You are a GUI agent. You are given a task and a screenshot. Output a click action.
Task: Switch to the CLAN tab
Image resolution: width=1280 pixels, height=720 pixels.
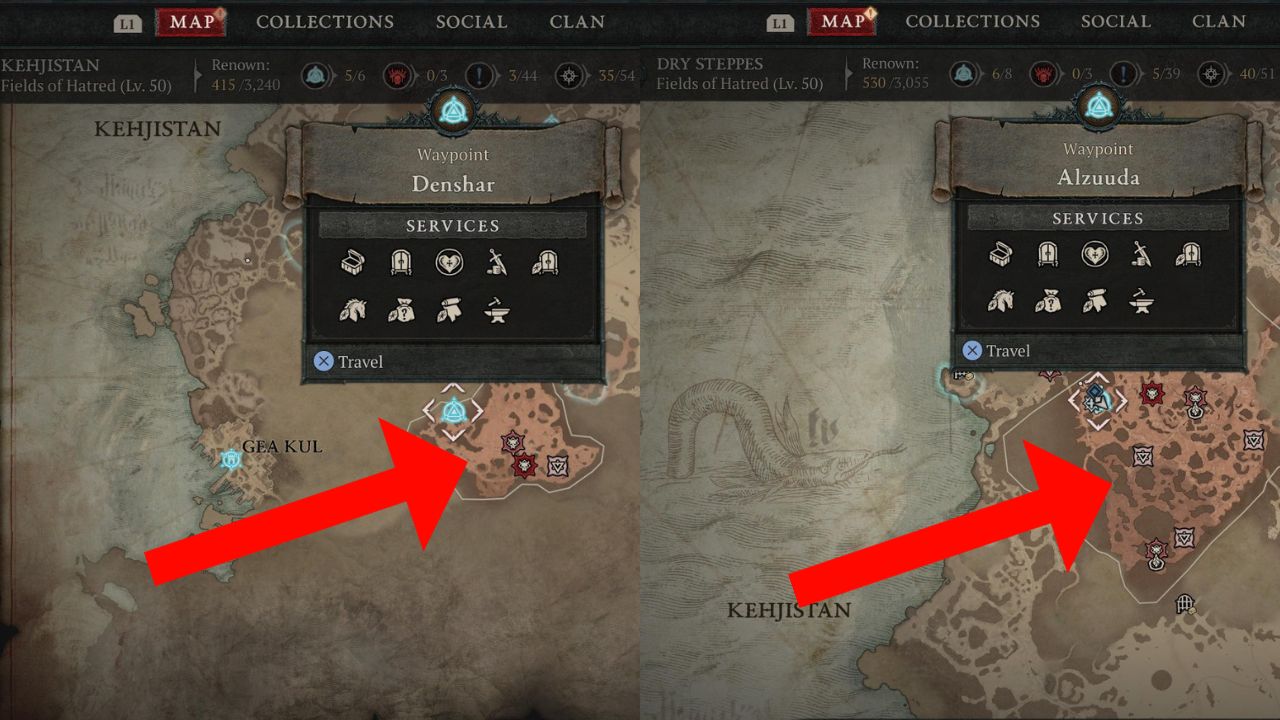pyautogui.click(x=577, y=21)
